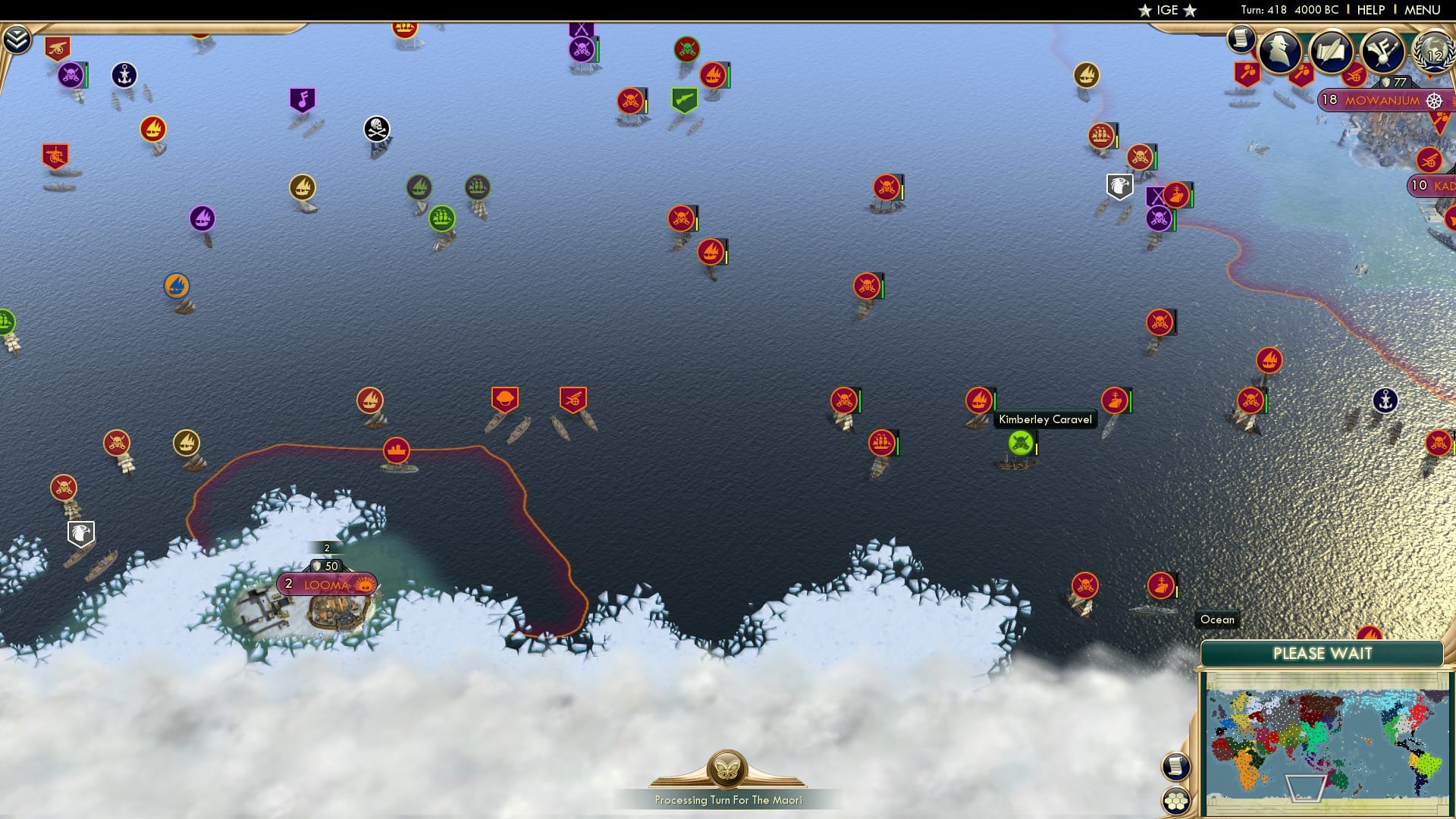Select the anchor fortified-ship icon on the left
1456x819 pixels.
tap(124, 76)
